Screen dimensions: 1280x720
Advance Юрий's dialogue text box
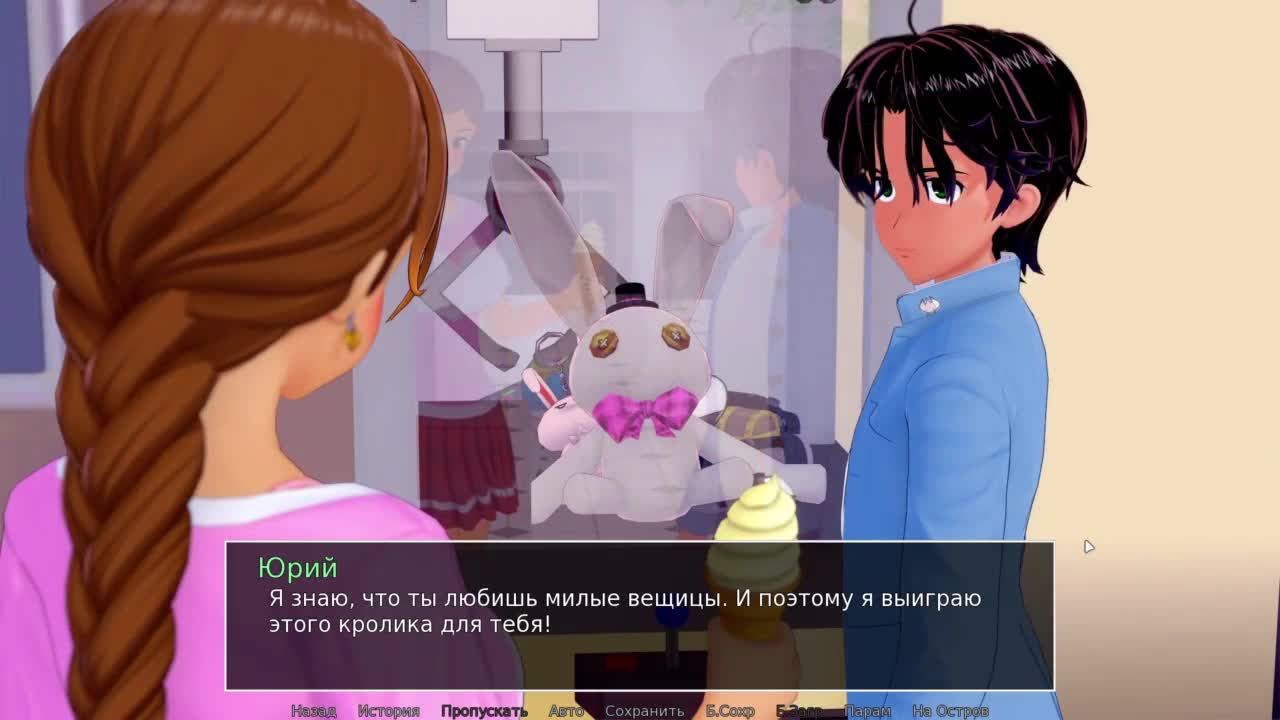point(639,615)
